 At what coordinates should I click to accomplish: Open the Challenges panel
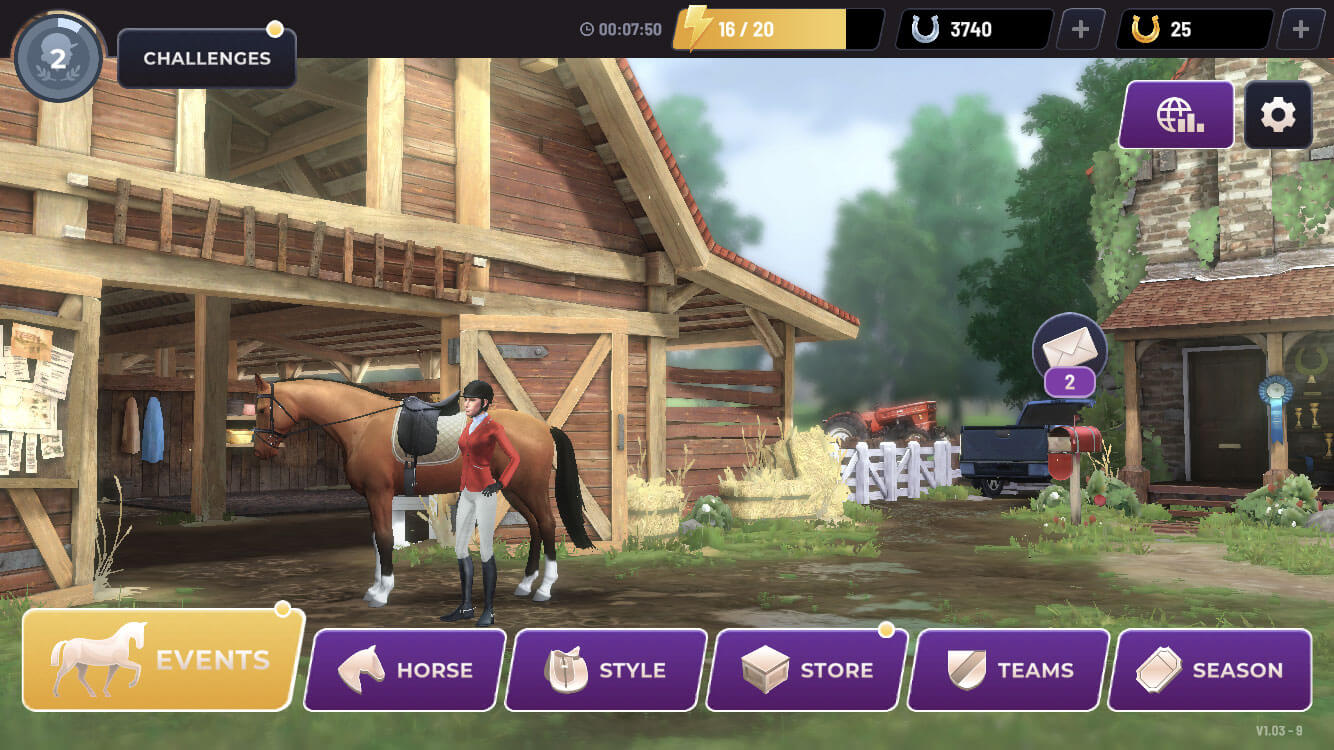[x=207, y=58]
